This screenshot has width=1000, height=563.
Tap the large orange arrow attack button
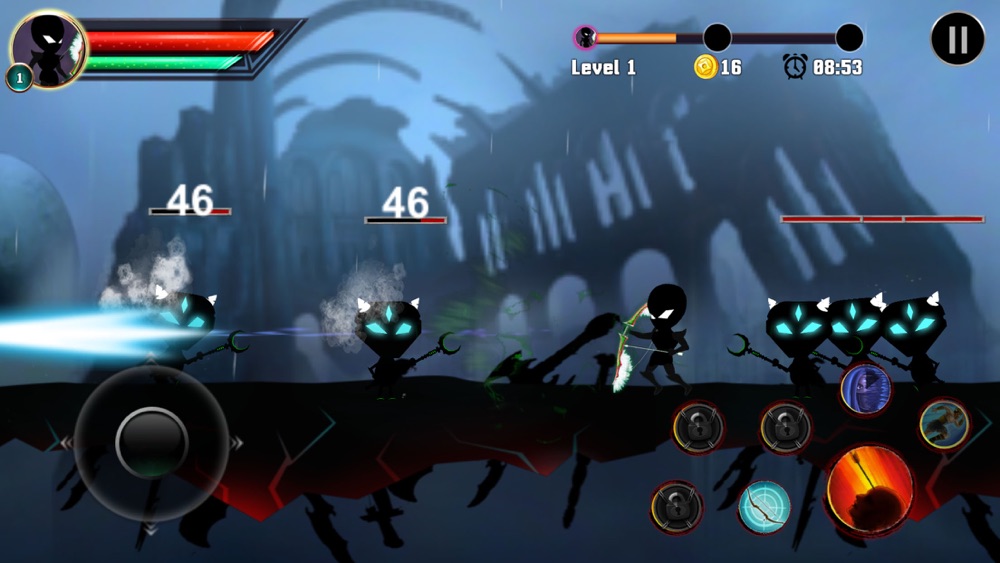point(869,490)
